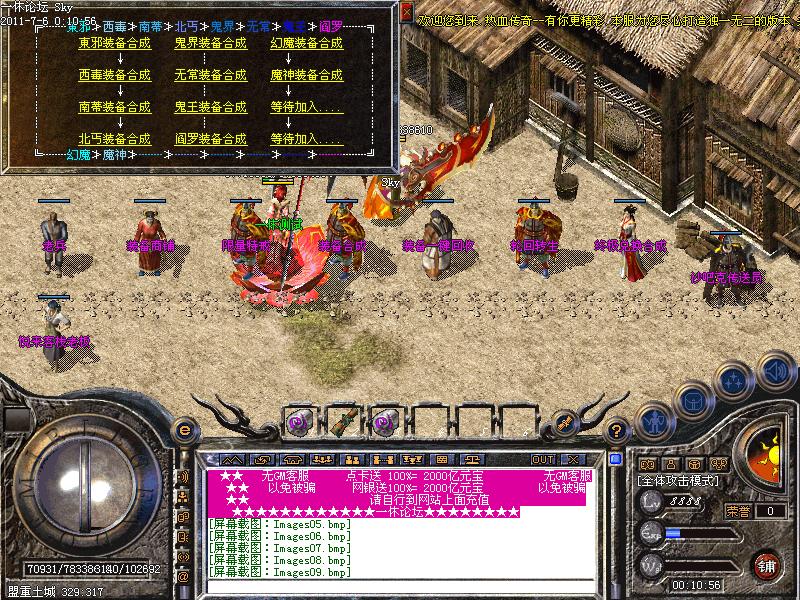This screenshot has width=800, height=600.
Task: Click the orange 'e' round button
Action: [184, 430]
